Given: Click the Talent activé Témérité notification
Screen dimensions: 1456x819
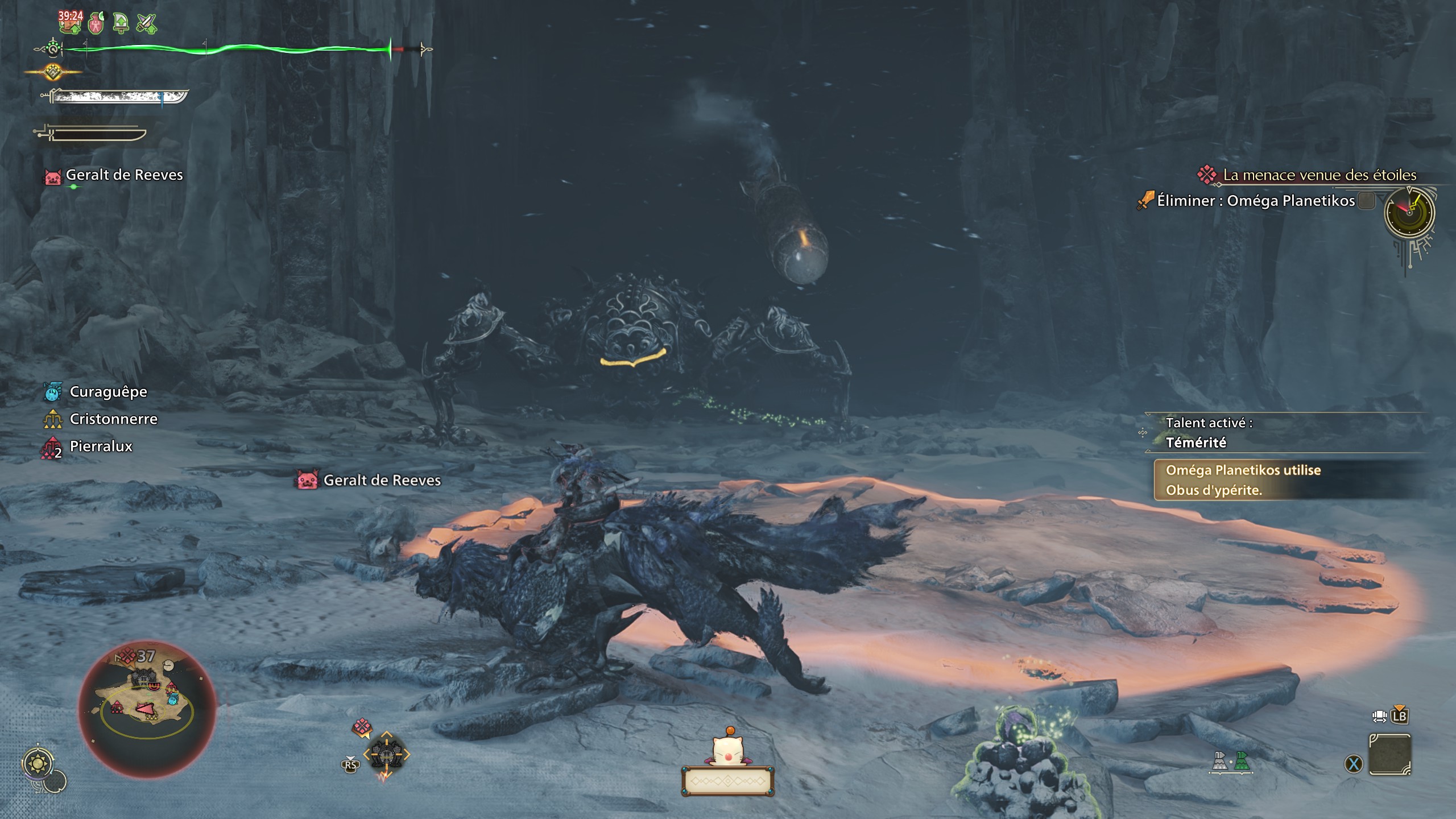Looking at the screenshot, I should click(1208, 433).
